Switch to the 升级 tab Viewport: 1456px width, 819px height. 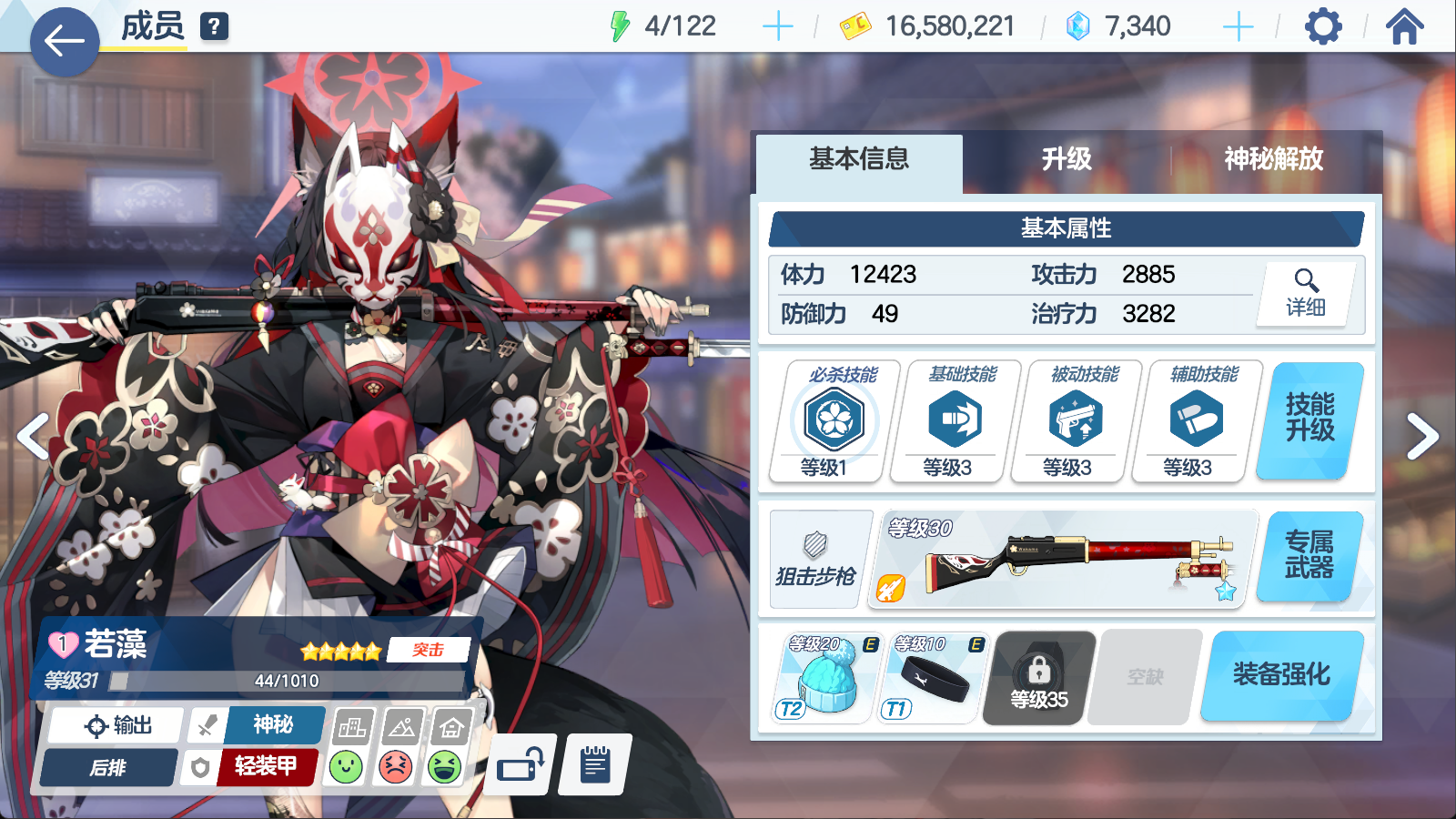[1067, 159]
